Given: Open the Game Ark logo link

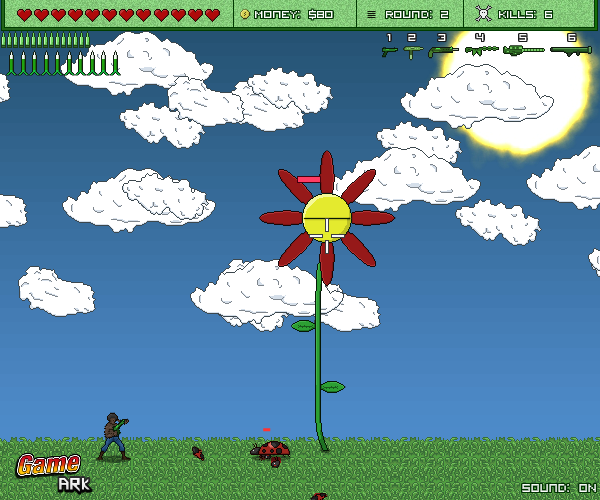Looking at the screenshot, I should pyautogui.click(x=56, y=472).
